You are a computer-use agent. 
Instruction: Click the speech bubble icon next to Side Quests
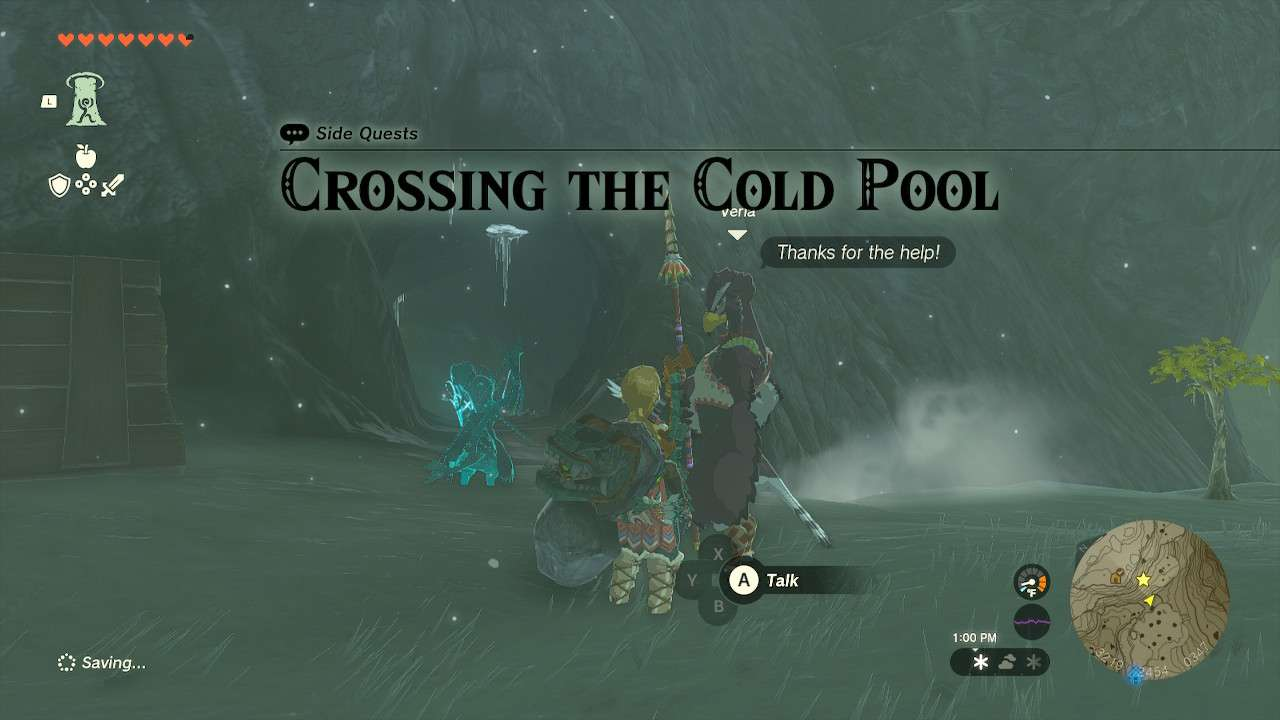[295, 132]
